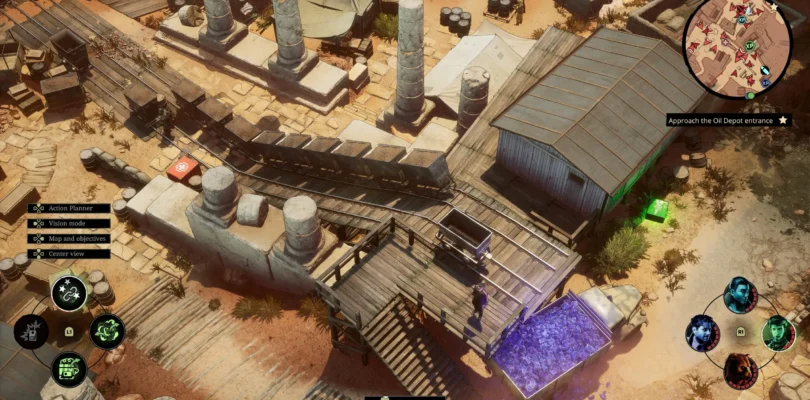Select the teal-tinted character portrait
Viewport: 810px width, 400px height.
tap(741, 295)
